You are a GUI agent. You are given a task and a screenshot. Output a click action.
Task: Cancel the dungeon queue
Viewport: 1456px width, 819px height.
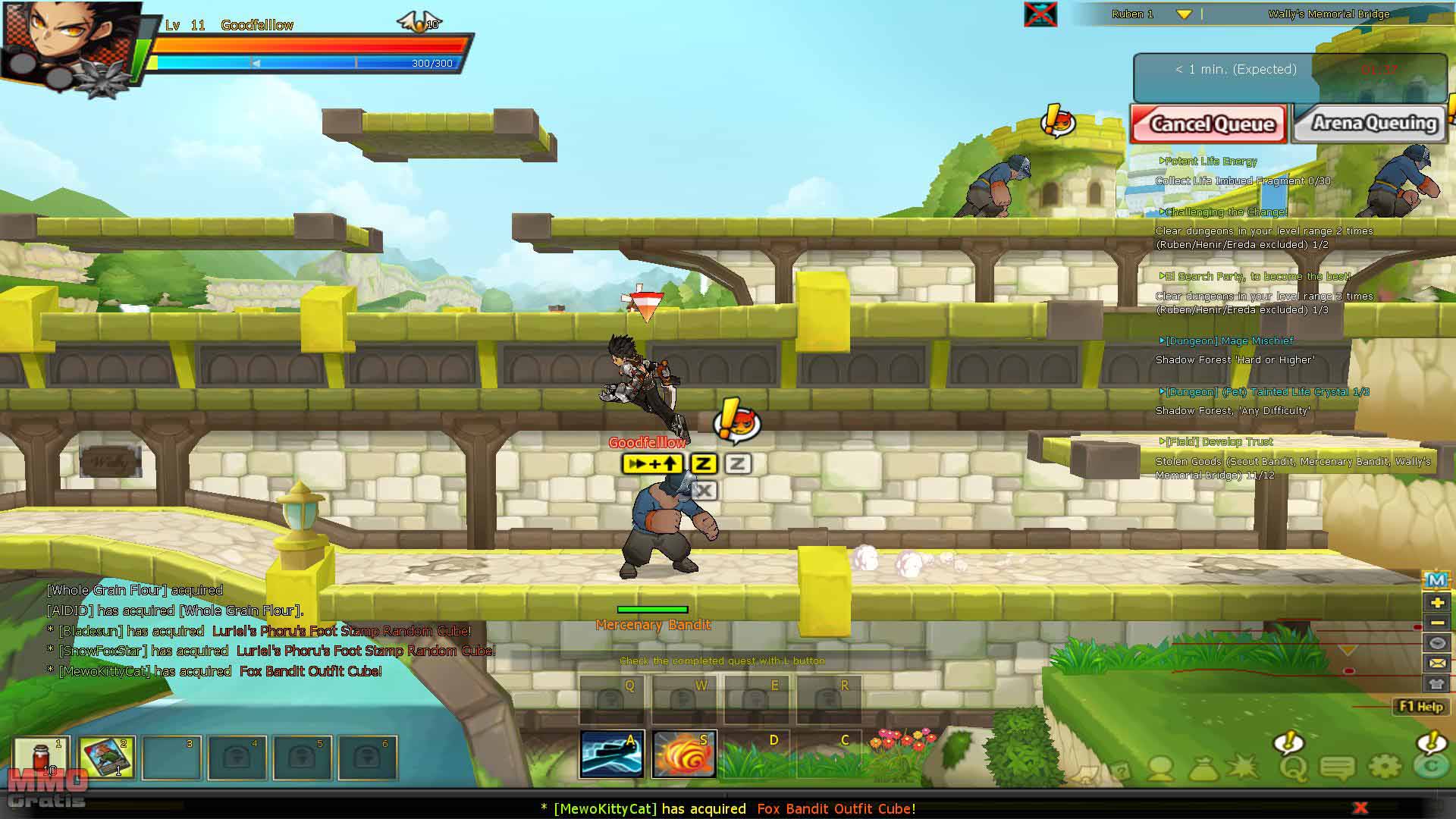coord(1208,124)
